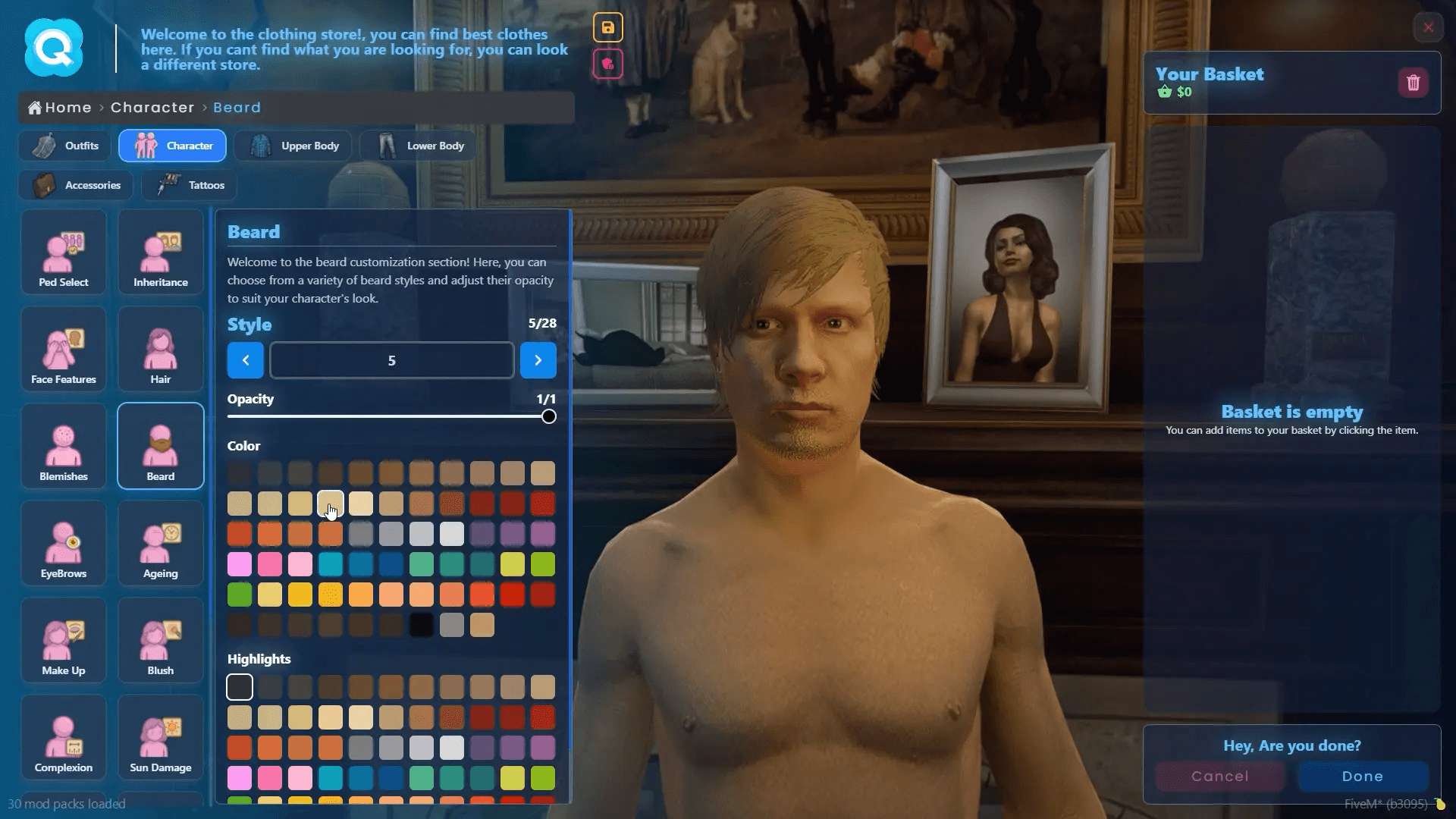Screen dimensions: 1456x819
Task: Adjust the beard Opacity slider
Action: (547, 416)
